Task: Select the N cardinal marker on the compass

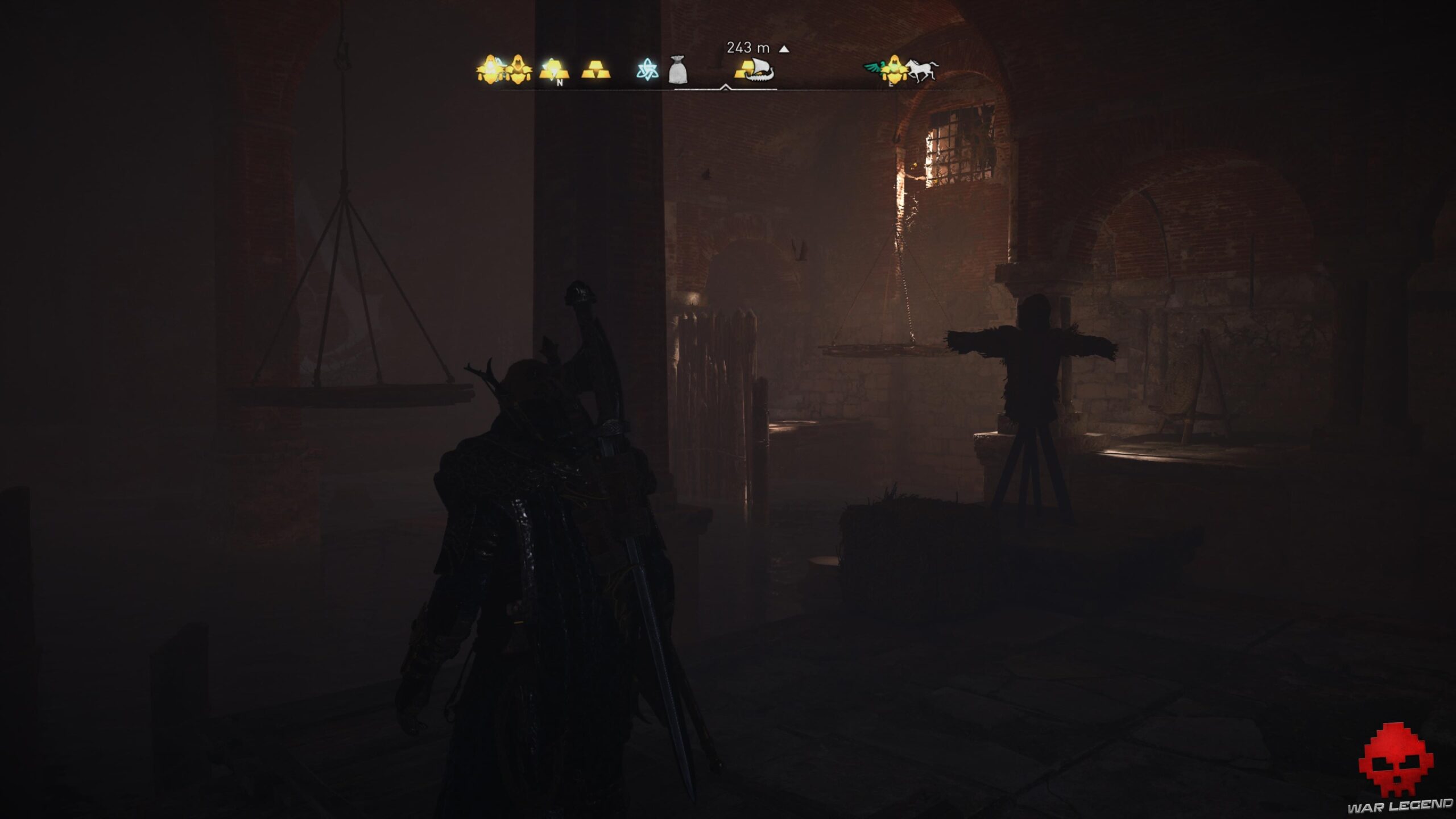Action: [x=559, y=82]
